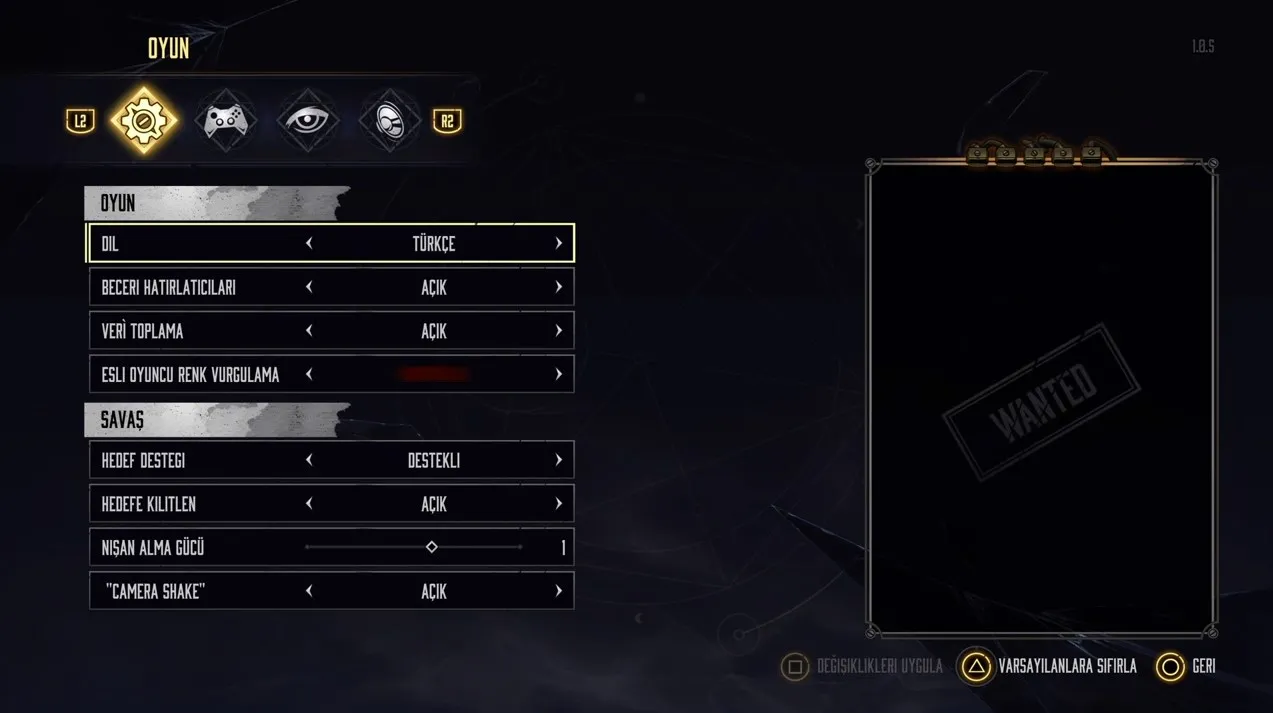Select previous color for Eşli Oyuncu Renk Vurgulama
The image size is (1273, 713).
(x=309, y=375)
